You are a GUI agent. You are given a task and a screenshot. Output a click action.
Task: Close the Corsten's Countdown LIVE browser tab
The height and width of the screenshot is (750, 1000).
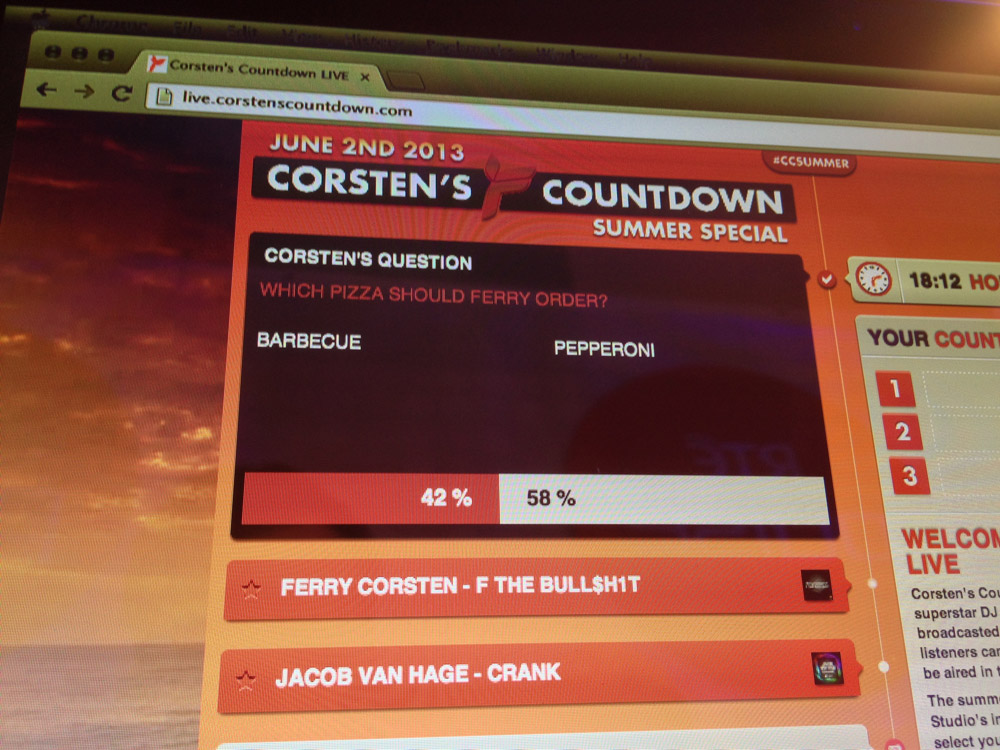click(x=365, y=75)
